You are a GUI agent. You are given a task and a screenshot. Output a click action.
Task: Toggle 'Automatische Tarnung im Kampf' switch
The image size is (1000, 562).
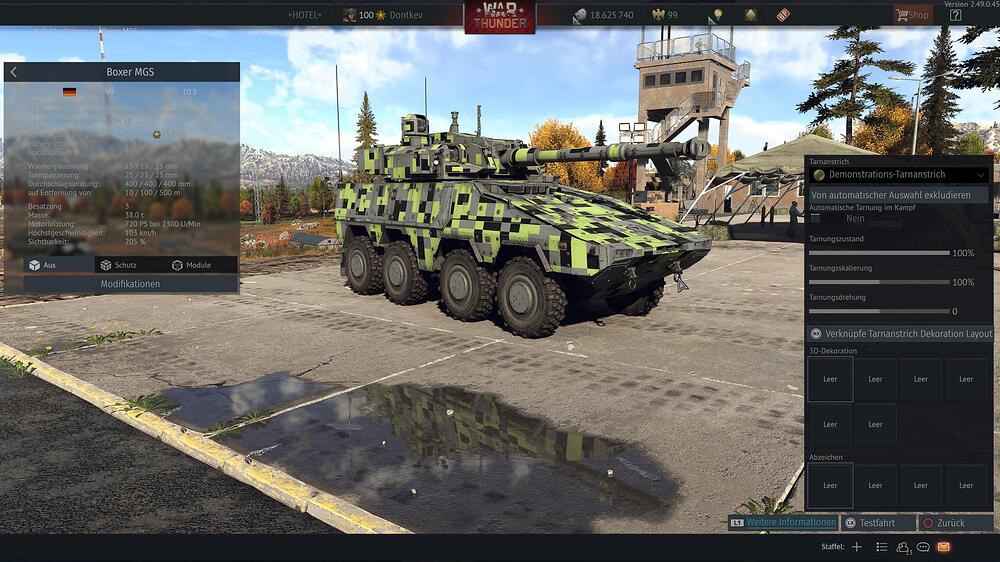[816, 218]
